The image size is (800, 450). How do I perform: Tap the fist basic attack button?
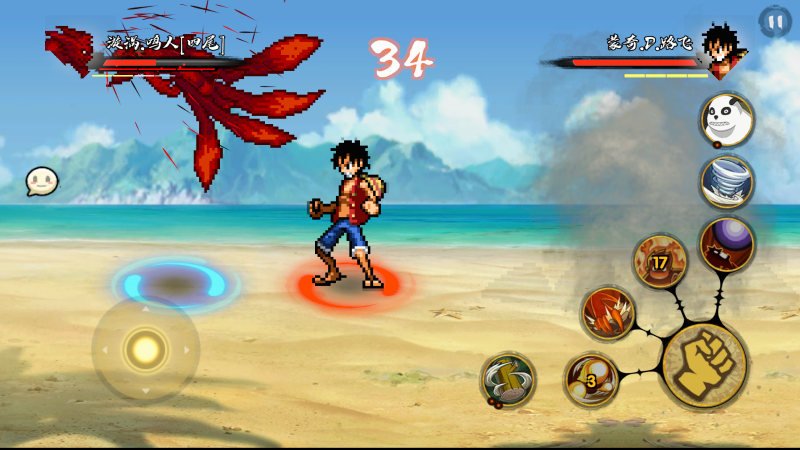[x=704, y=364]
